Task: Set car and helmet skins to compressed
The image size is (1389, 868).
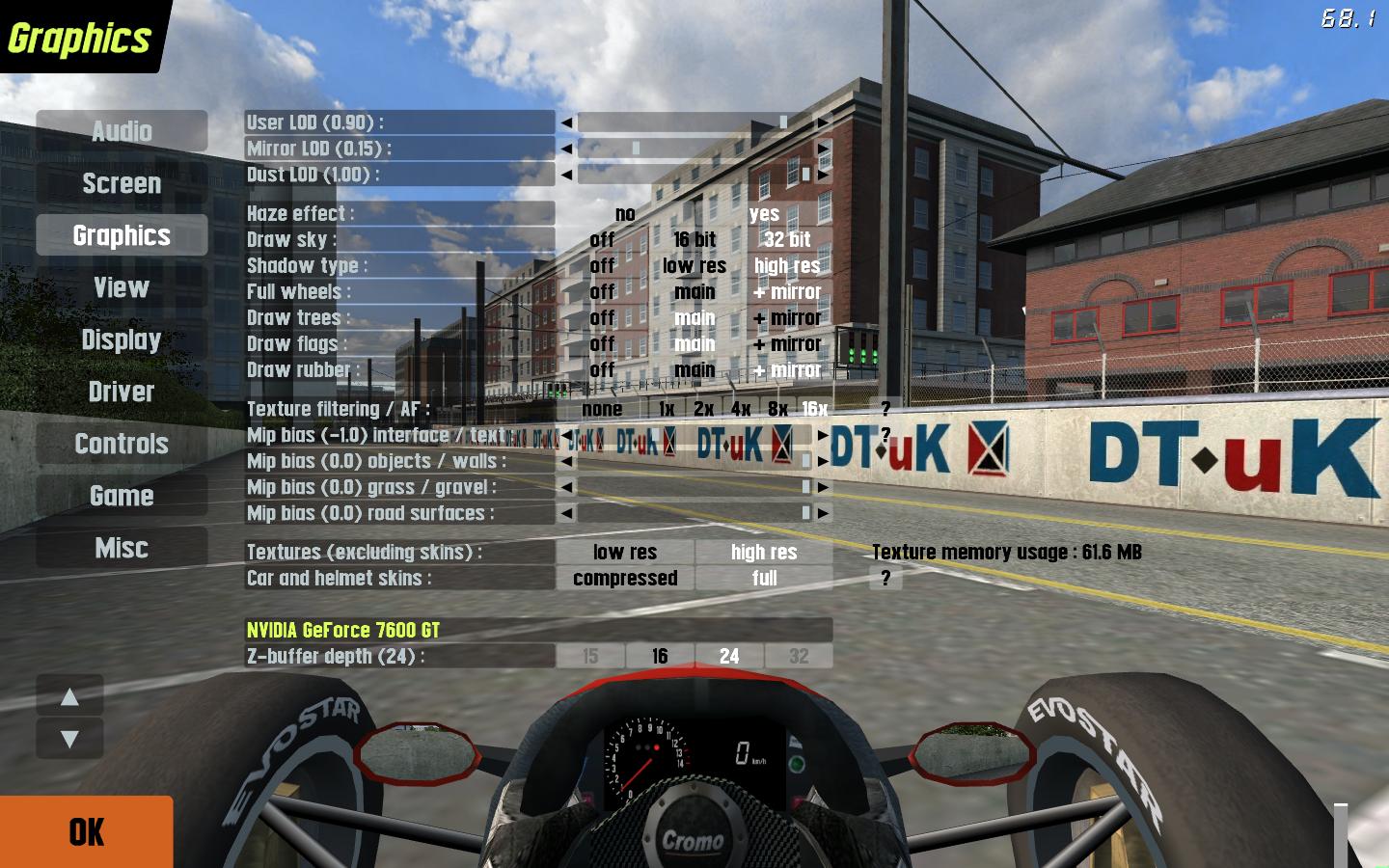Action: click(x=625, y=578)
